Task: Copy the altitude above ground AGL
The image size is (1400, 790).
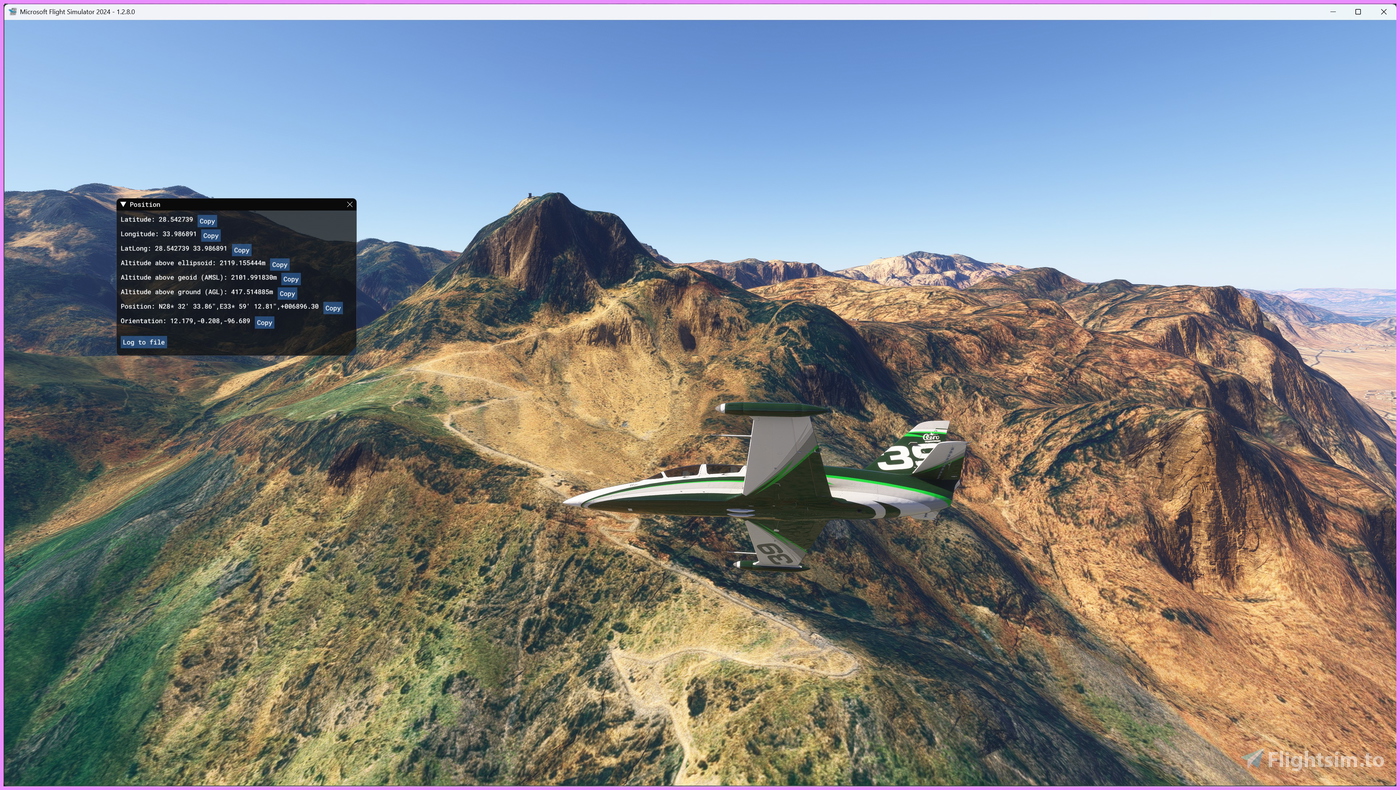Action: coord(287,294)
